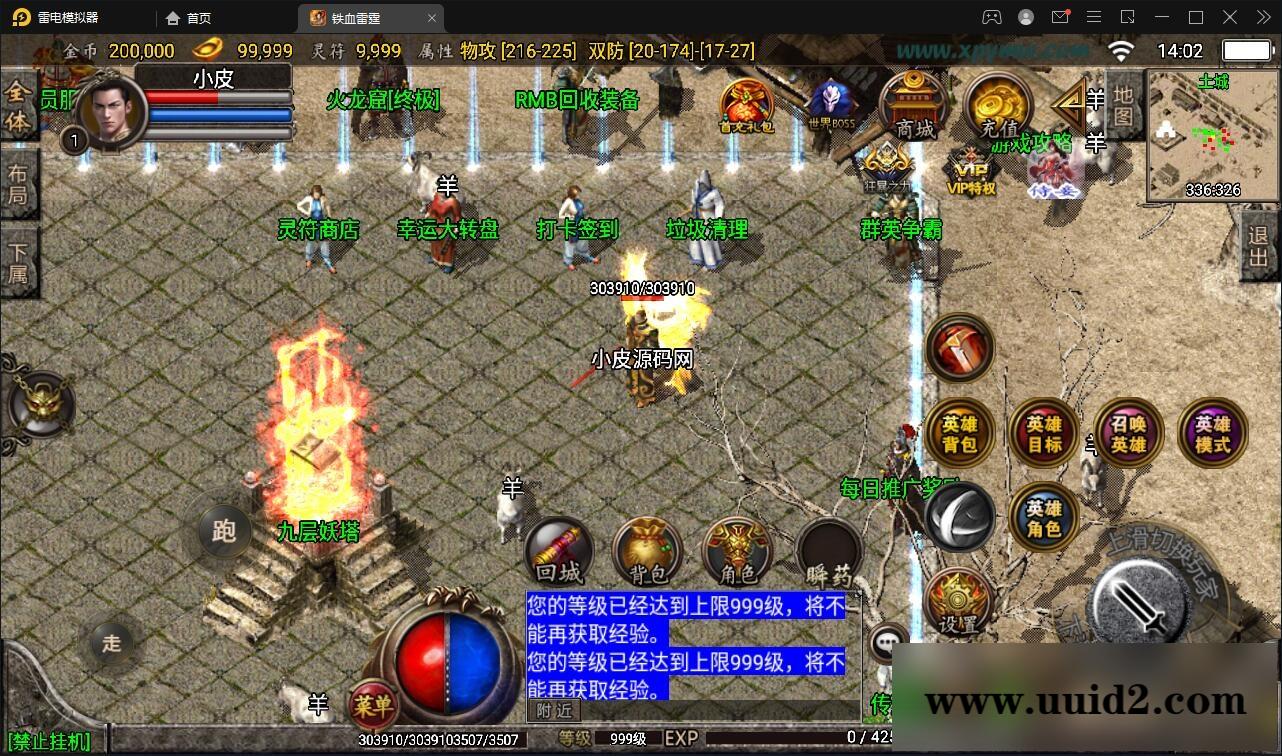The image size is (1282, 756).
Task: Toggle 英雄模式 hero mode
Action: [1211, 434]
